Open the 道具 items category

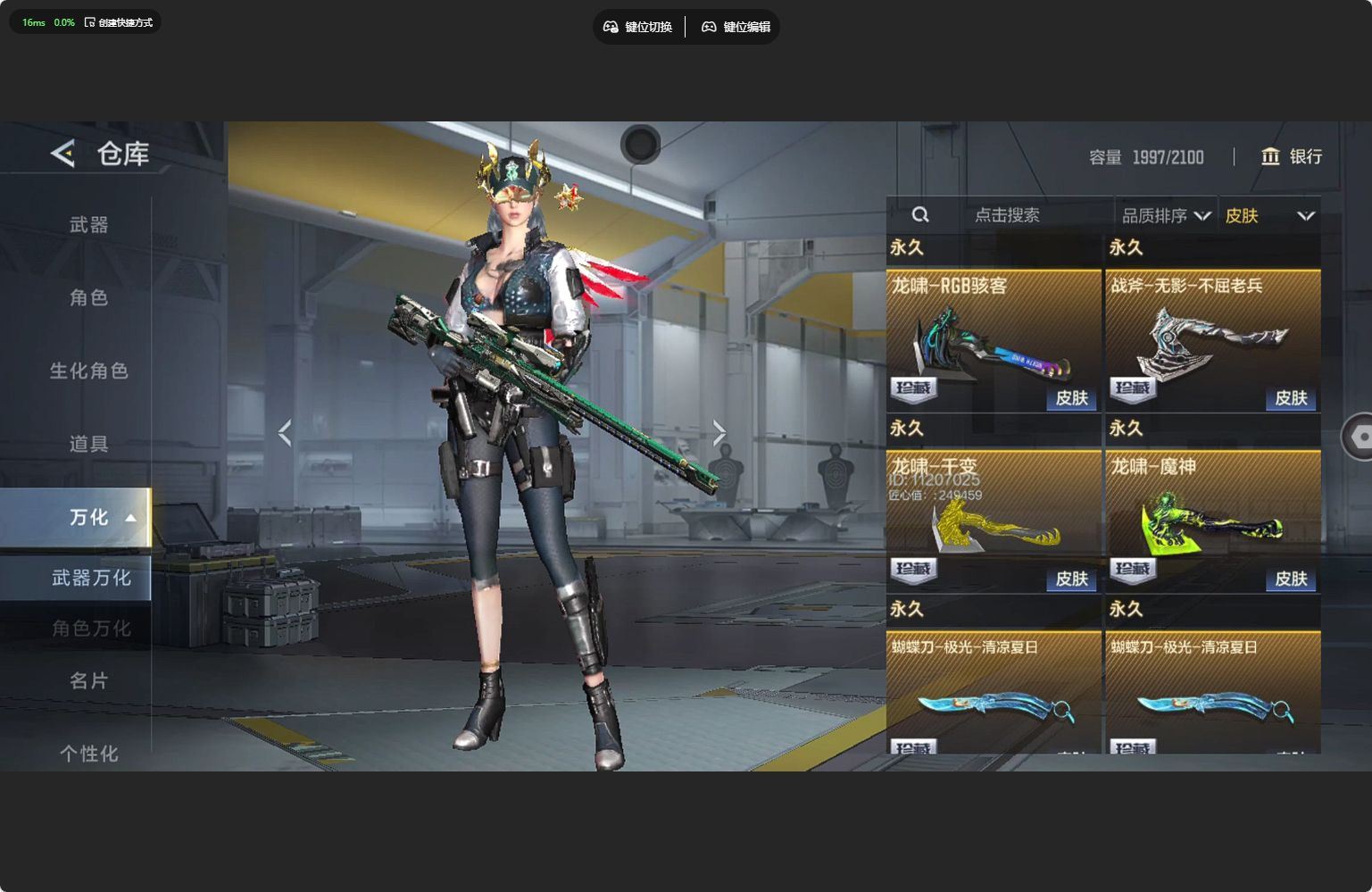click(x=88, y=444)
